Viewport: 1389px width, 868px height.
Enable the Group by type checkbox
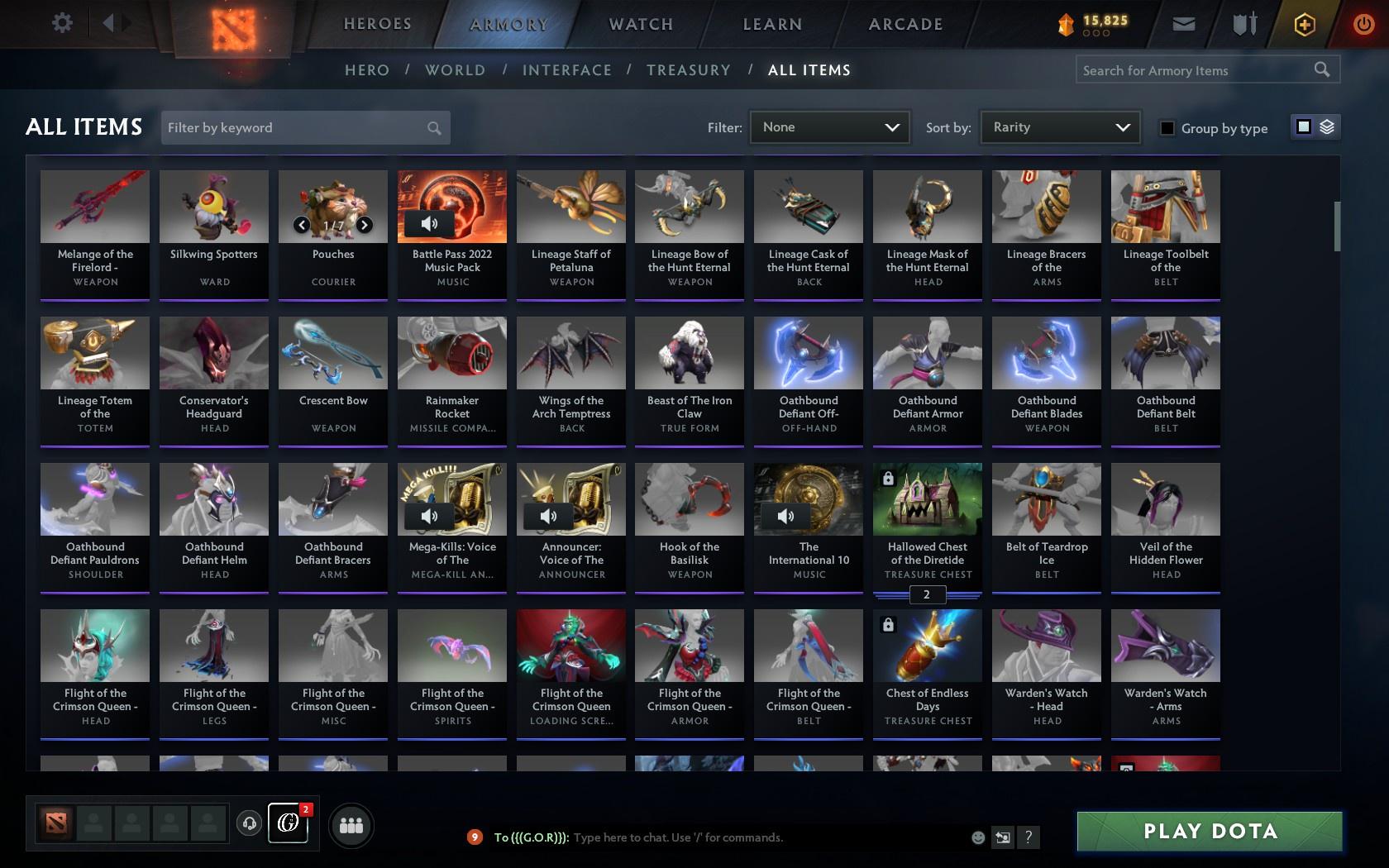click(1166, 128)
